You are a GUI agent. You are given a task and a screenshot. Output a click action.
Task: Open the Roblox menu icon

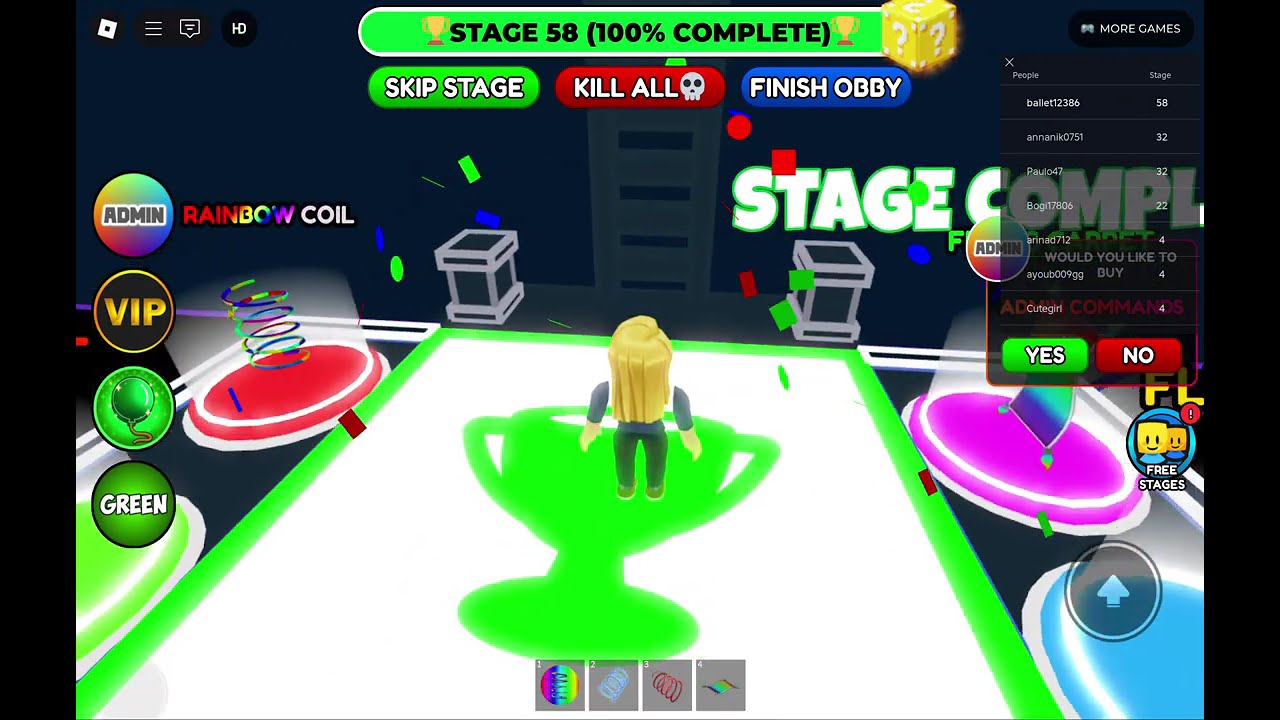[x=108, y=28]
